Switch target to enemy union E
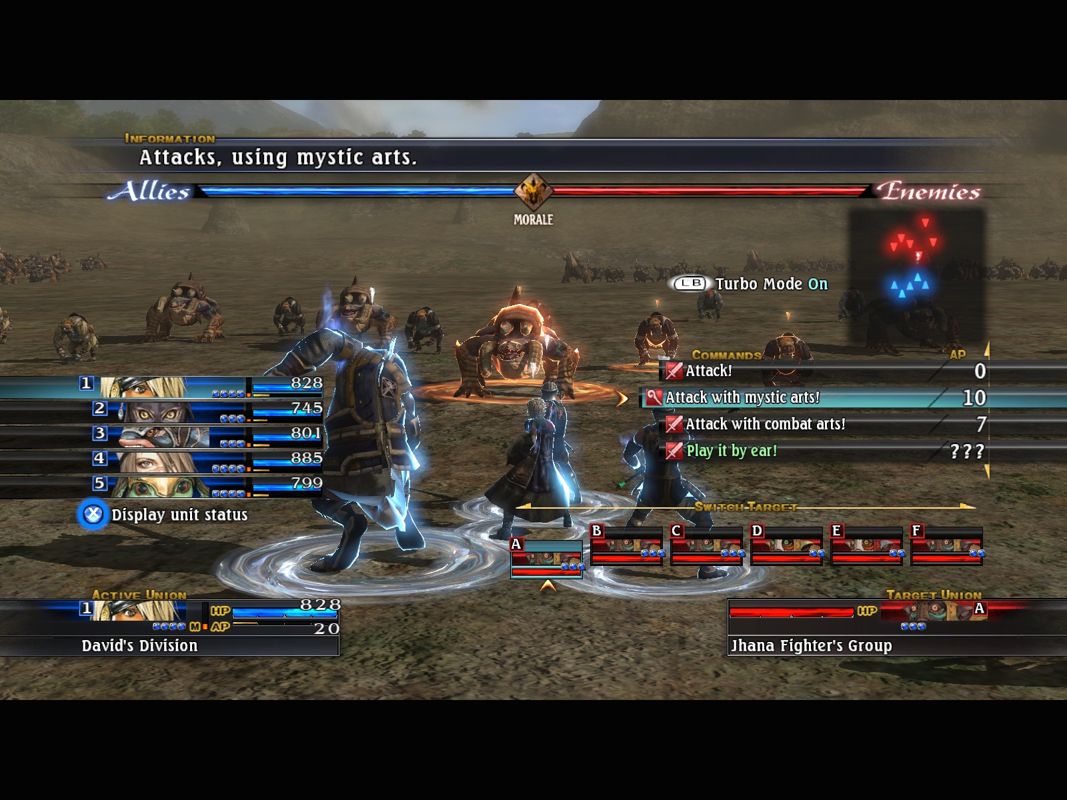Image resolution: width=1067 pixels, height=800 pixels. point(866,546)
